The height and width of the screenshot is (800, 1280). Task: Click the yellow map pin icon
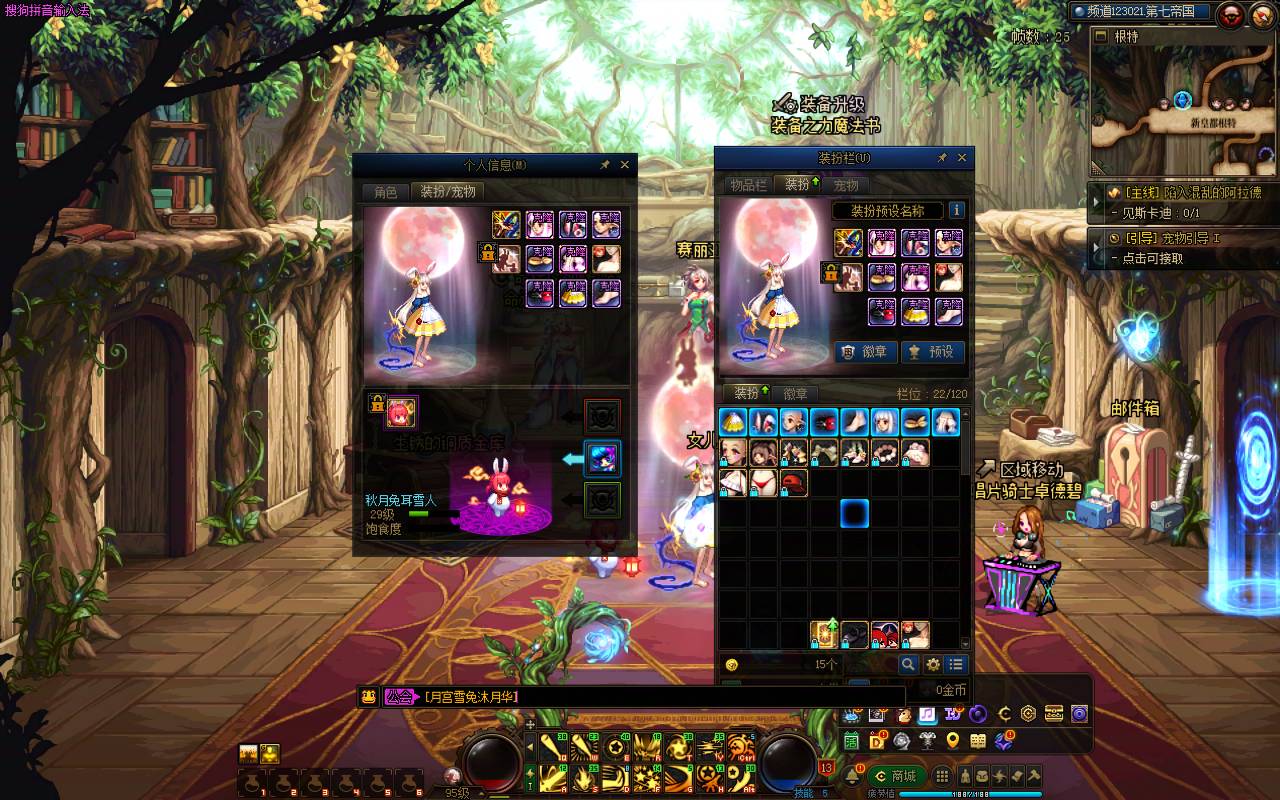pos(952,741)
